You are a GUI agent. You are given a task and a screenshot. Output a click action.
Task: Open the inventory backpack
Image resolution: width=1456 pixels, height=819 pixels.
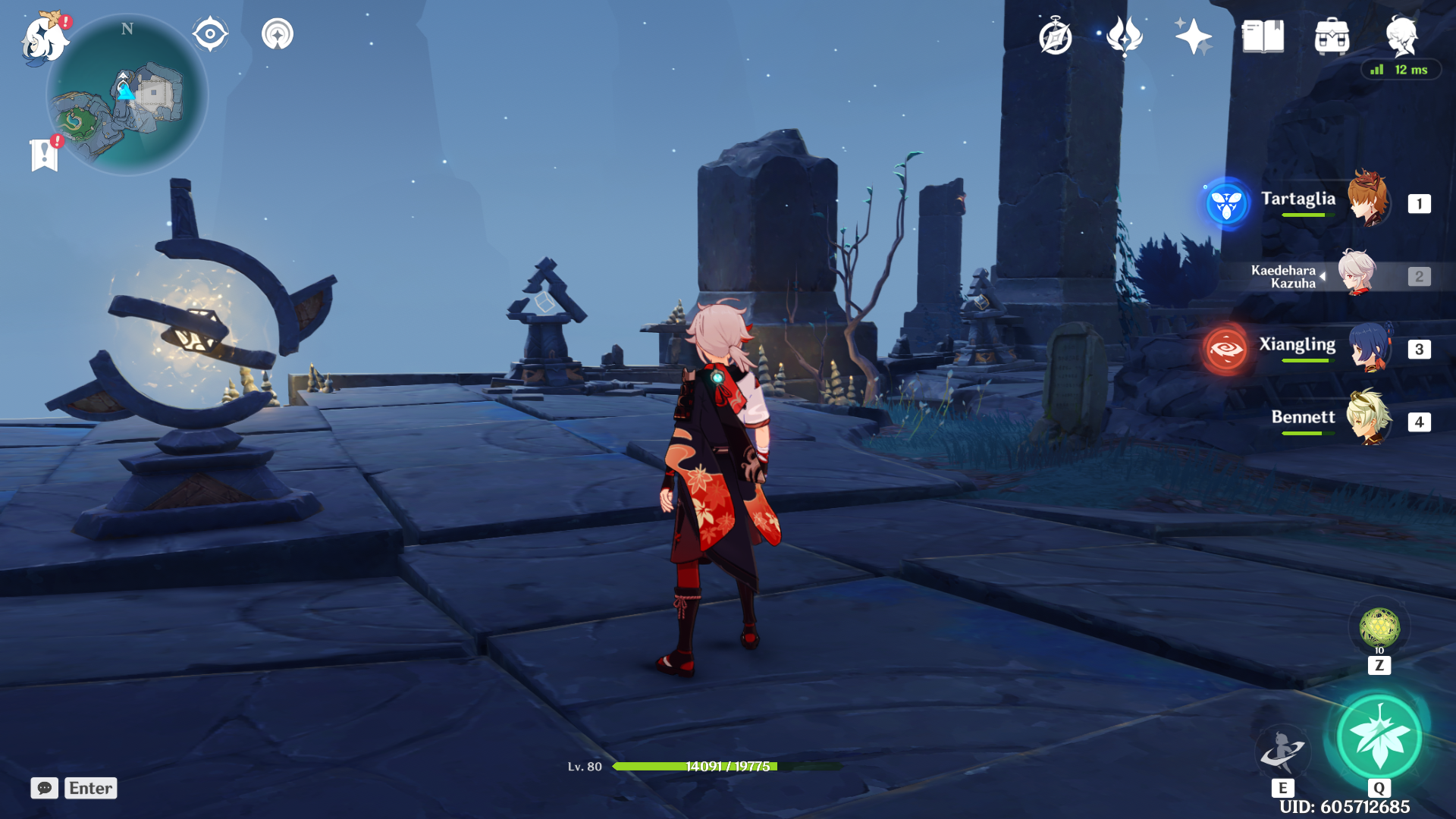point(1332,36)
